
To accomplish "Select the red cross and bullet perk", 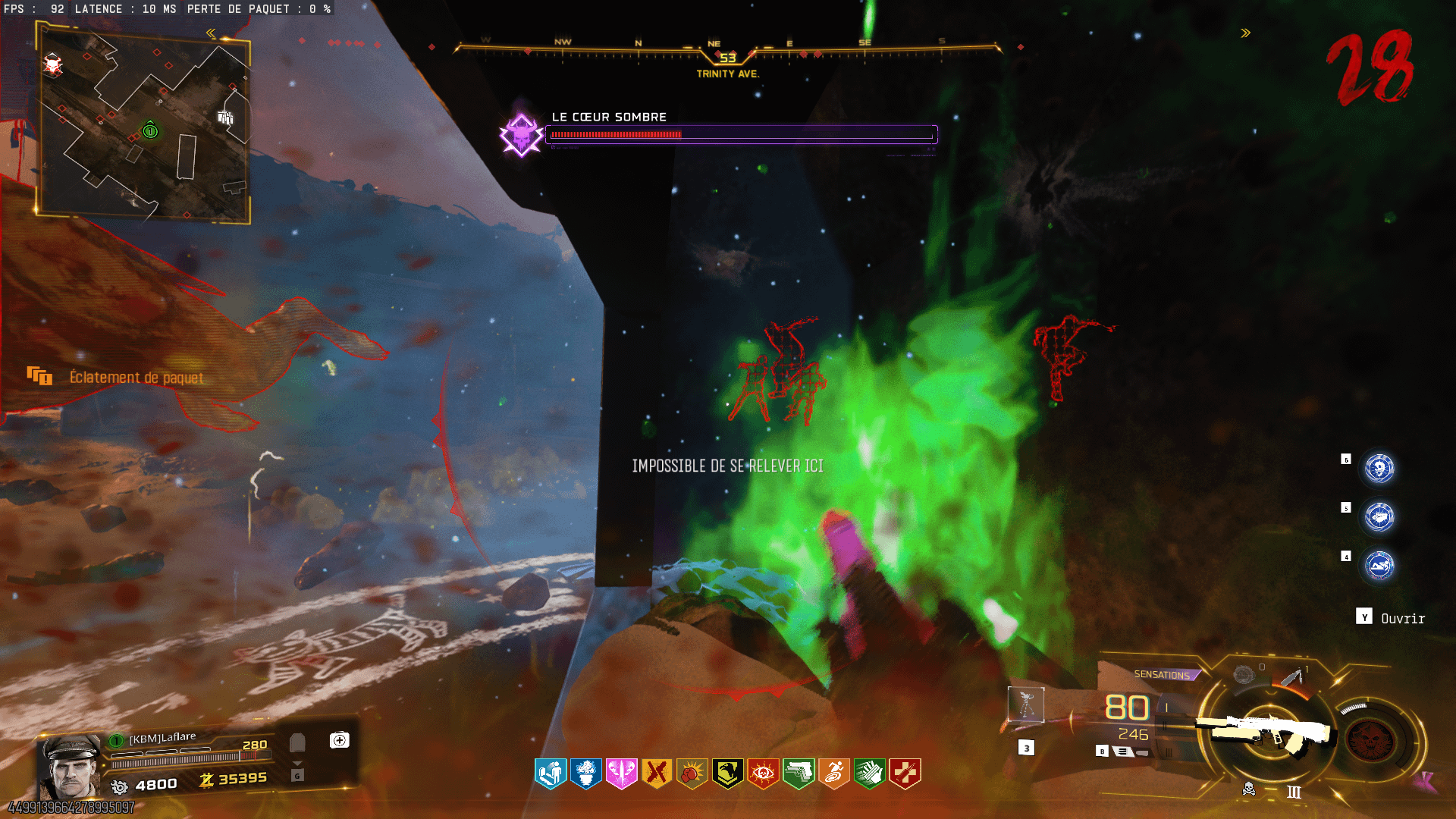I will click(x=905, y=773).
